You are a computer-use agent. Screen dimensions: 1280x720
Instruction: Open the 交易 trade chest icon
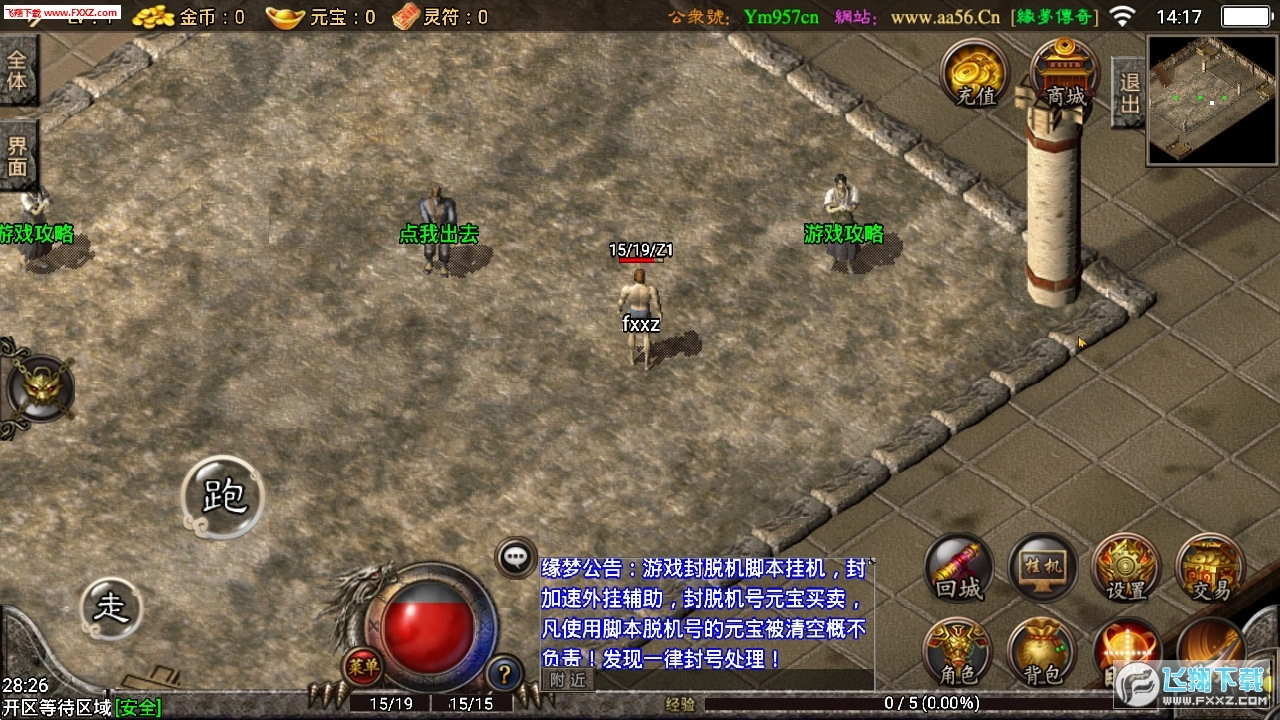tap(1208, 568)
